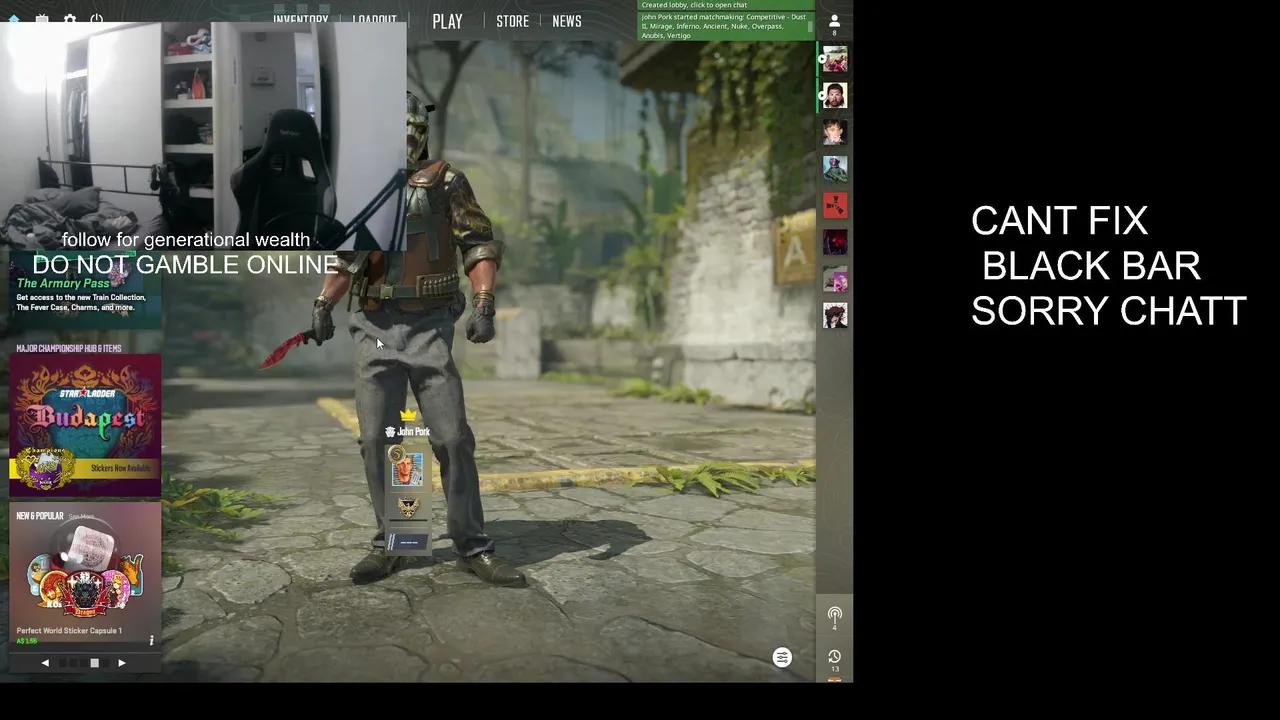This screenshot has height=720, width=1280.
Task: Click the crown icon above John Pork
Action: pyautogui.click(x=408, y=413)
